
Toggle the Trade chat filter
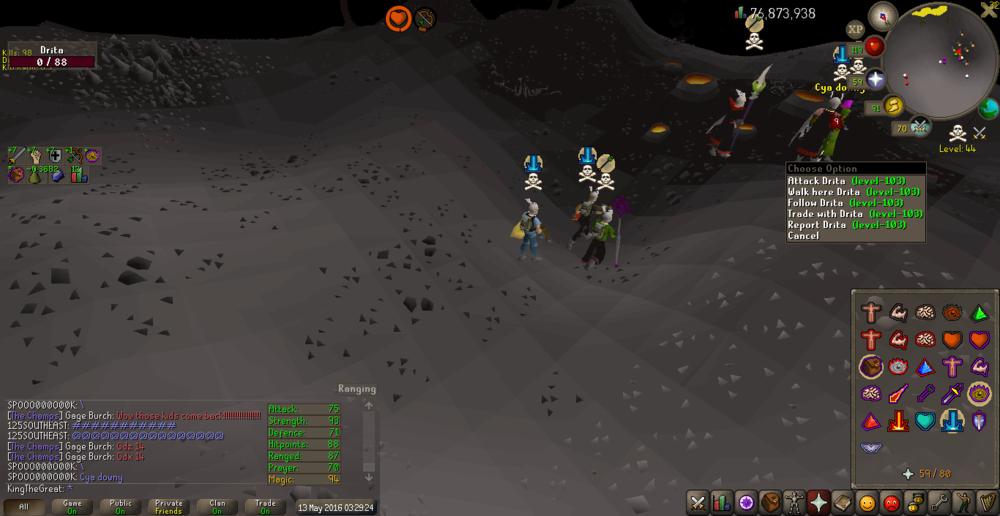point(265,507)
